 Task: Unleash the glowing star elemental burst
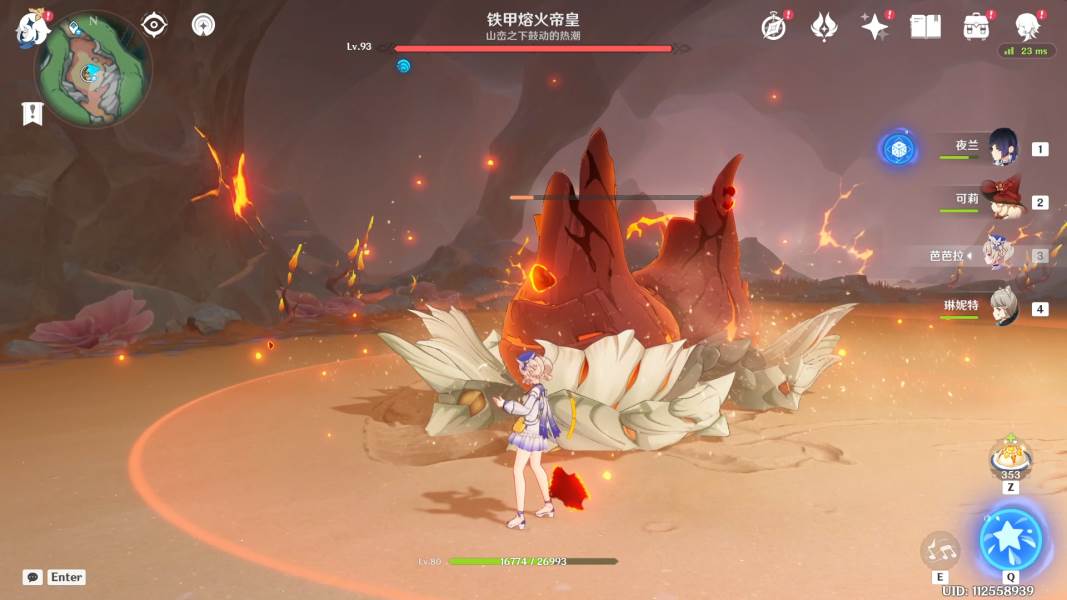point(1011,541)
